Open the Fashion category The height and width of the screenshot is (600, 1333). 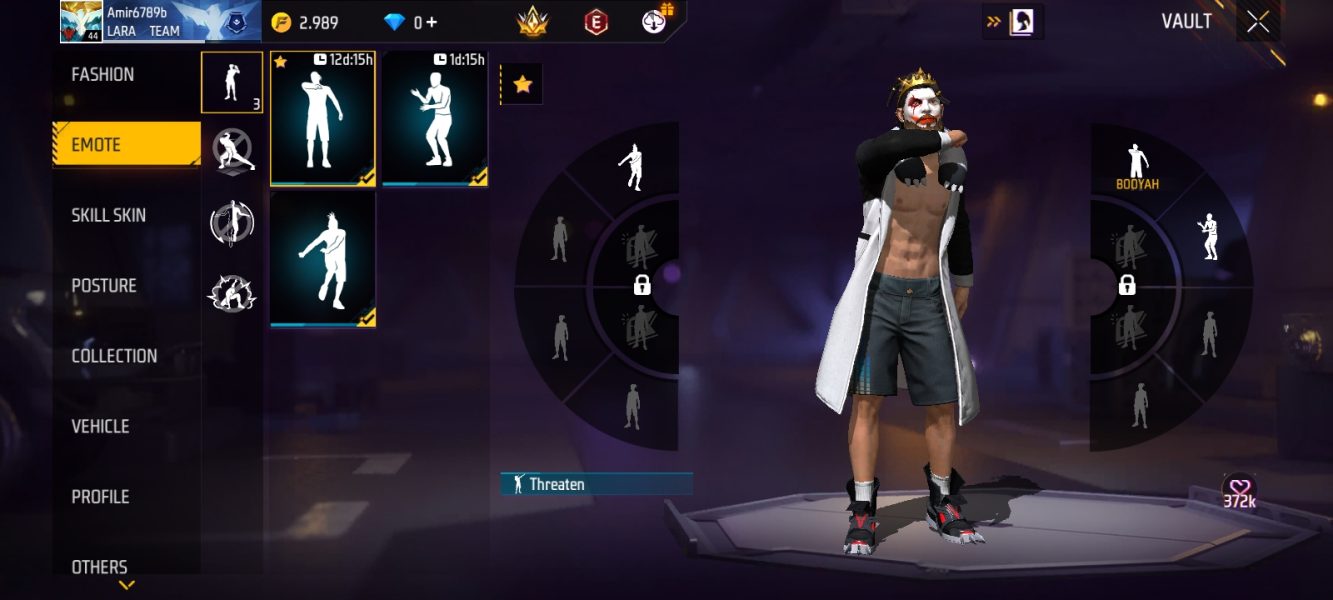(103, 75)
